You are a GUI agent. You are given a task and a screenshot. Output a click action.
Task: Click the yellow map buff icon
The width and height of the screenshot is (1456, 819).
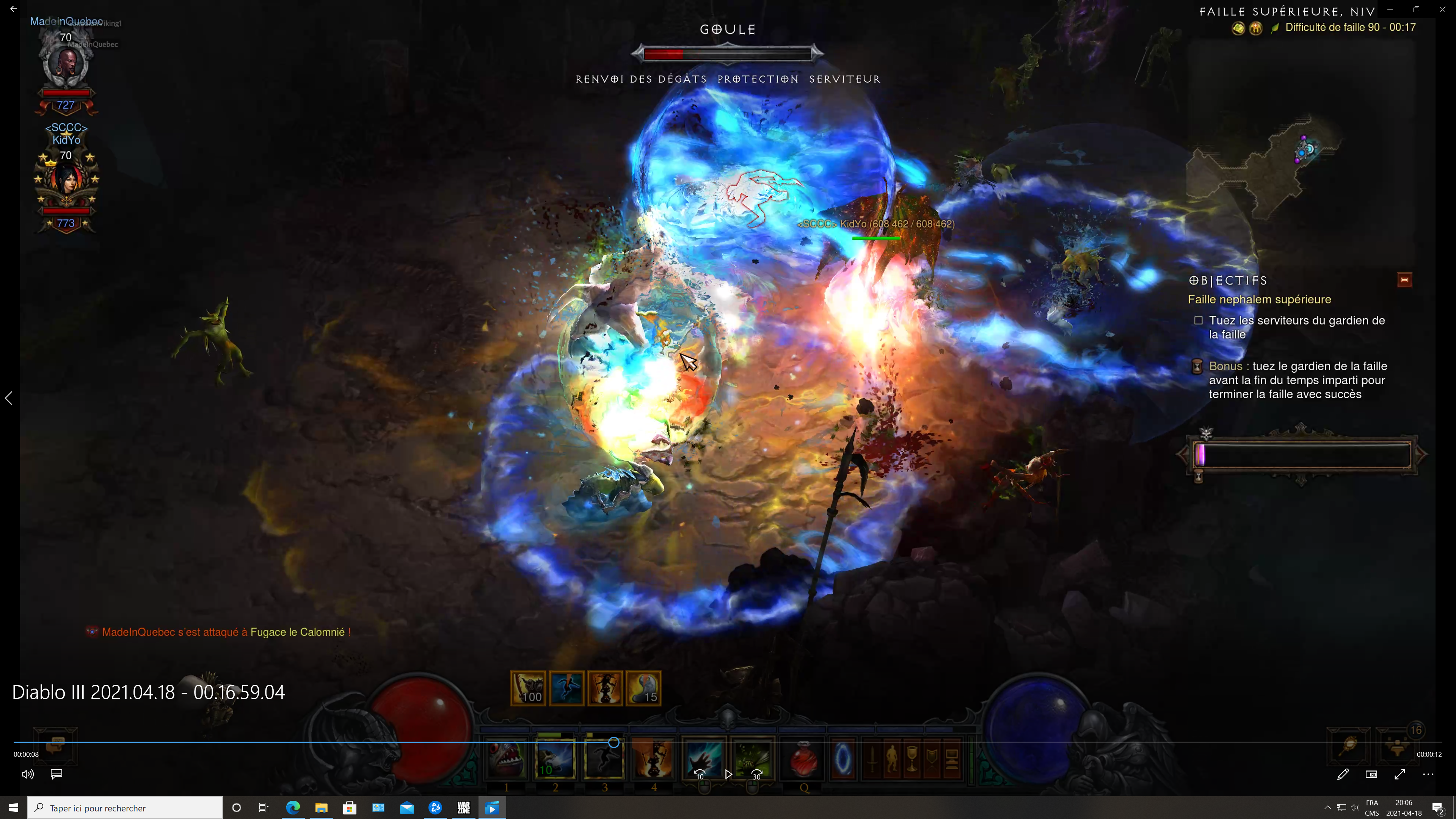click(1238, 28)
